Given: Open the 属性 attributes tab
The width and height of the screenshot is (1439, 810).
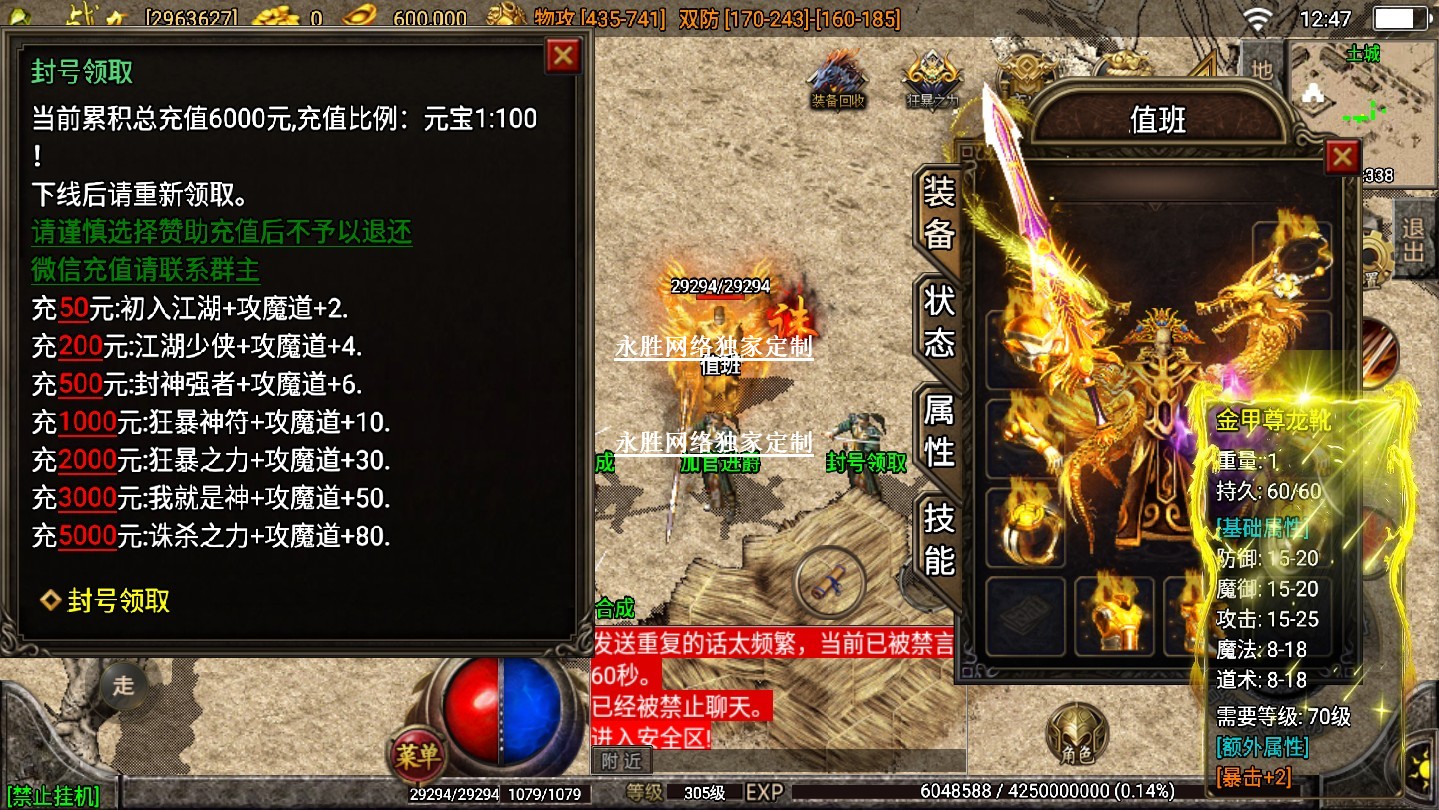Looking at the screenshot, I should pyautogui.click(x=939, y=431).
